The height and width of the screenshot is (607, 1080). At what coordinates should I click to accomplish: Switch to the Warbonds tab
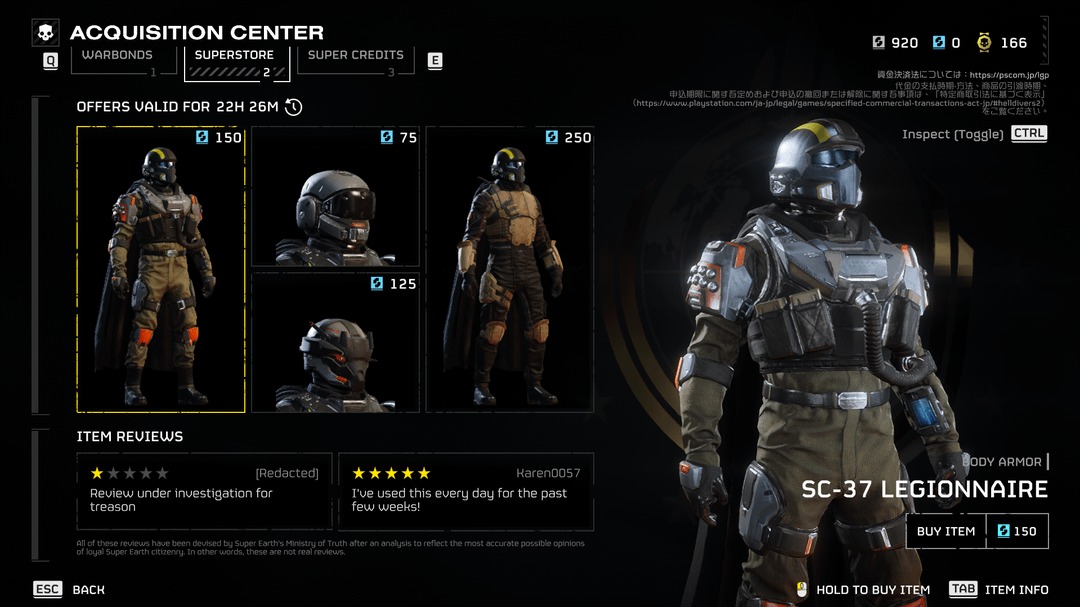(x=117, y=56)
